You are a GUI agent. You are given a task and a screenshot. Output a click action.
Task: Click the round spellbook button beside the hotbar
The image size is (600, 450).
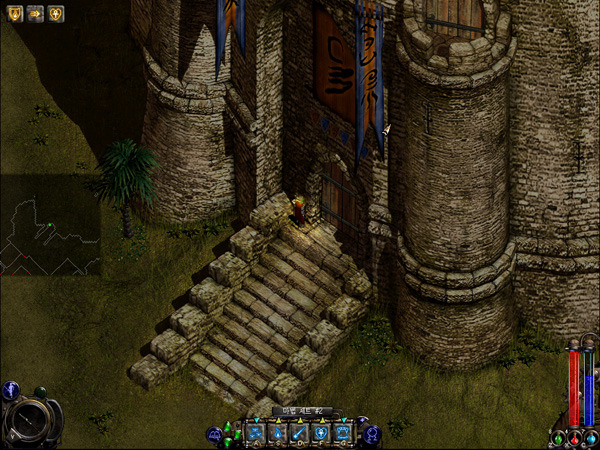pos(214,434)
